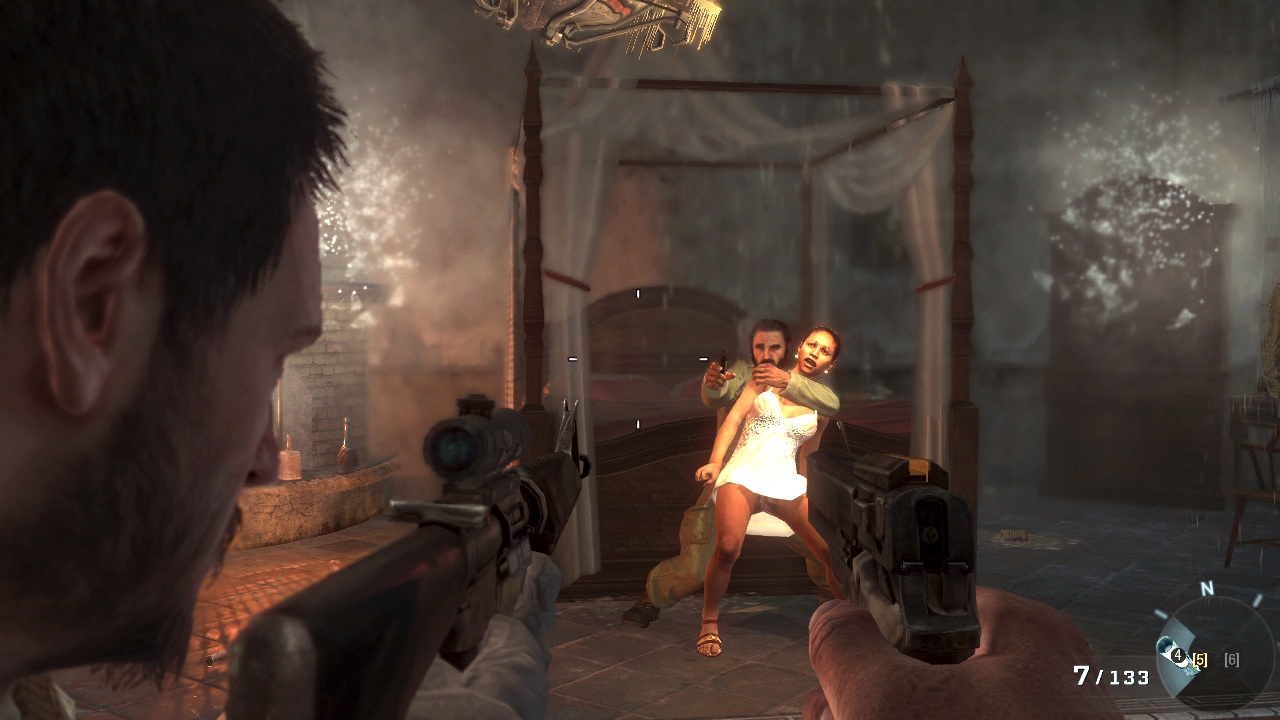Click the equipment slot labeled [6]
This screenshot has width=1280, height=720.
[x=1232, y=661]
